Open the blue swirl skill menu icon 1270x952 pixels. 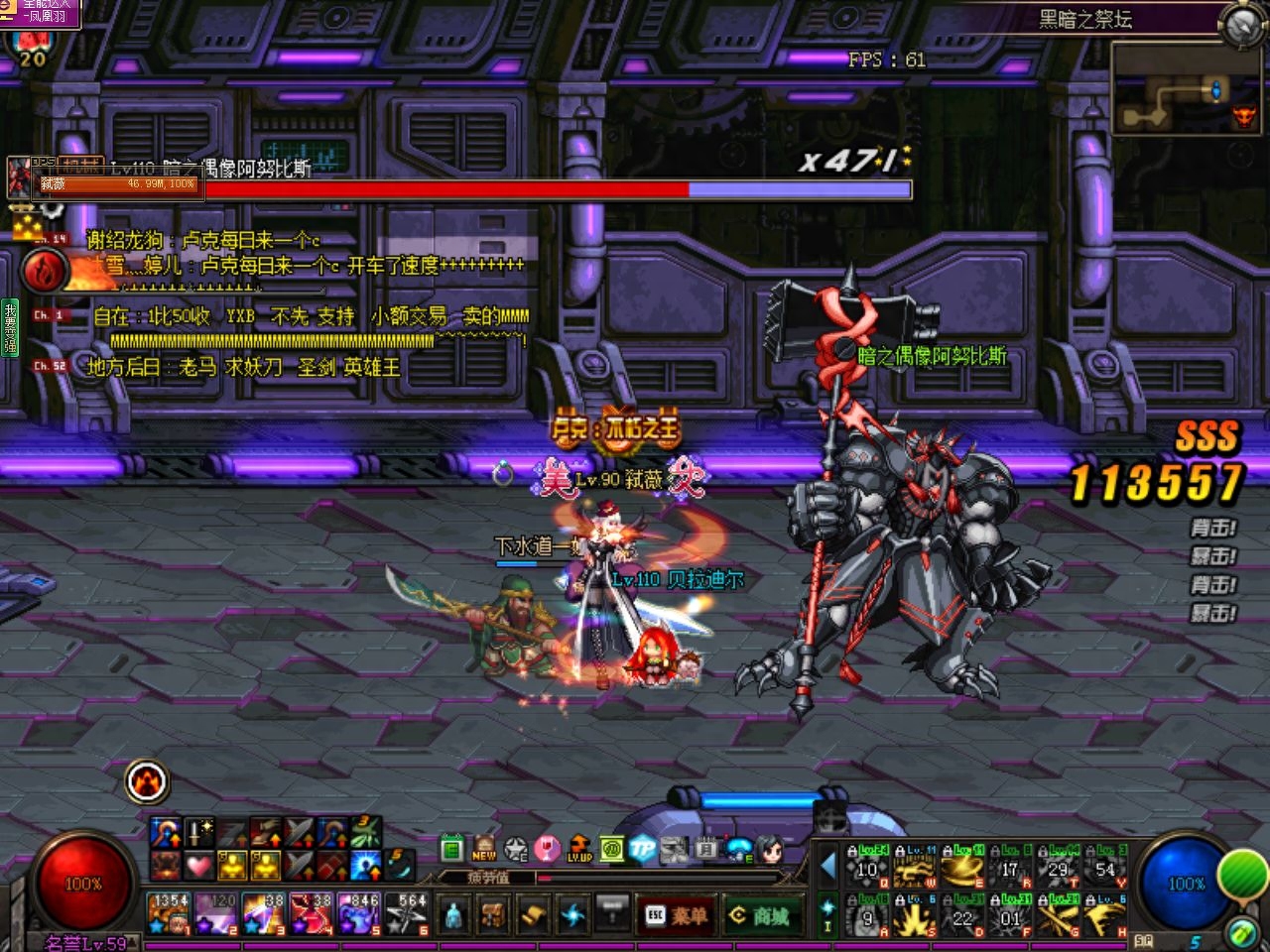coord(572,914)
